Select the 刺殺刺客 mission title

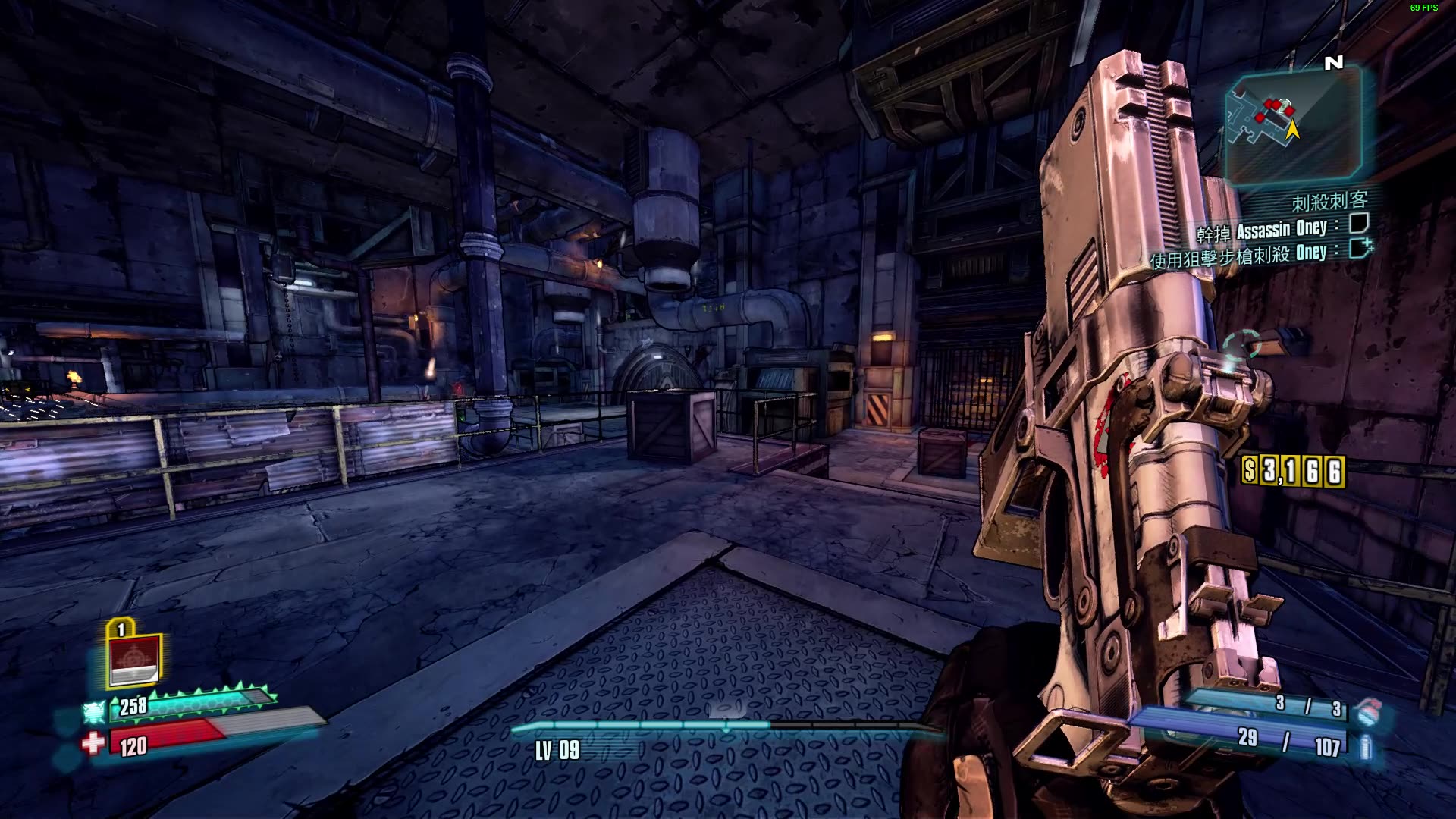coord(1329,201)
